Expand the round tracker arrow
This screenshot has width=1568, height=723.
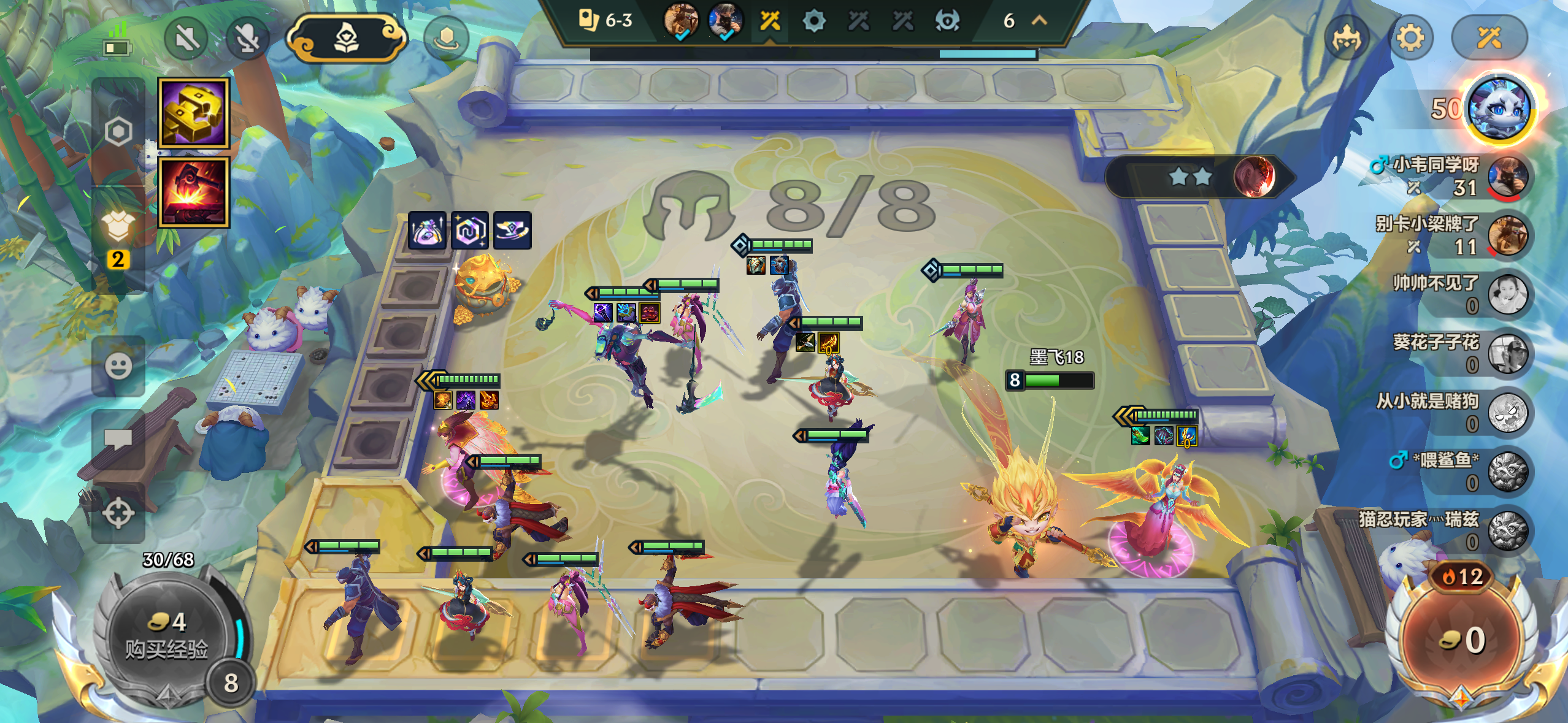pyautogui.click(x=1039, y=21)
